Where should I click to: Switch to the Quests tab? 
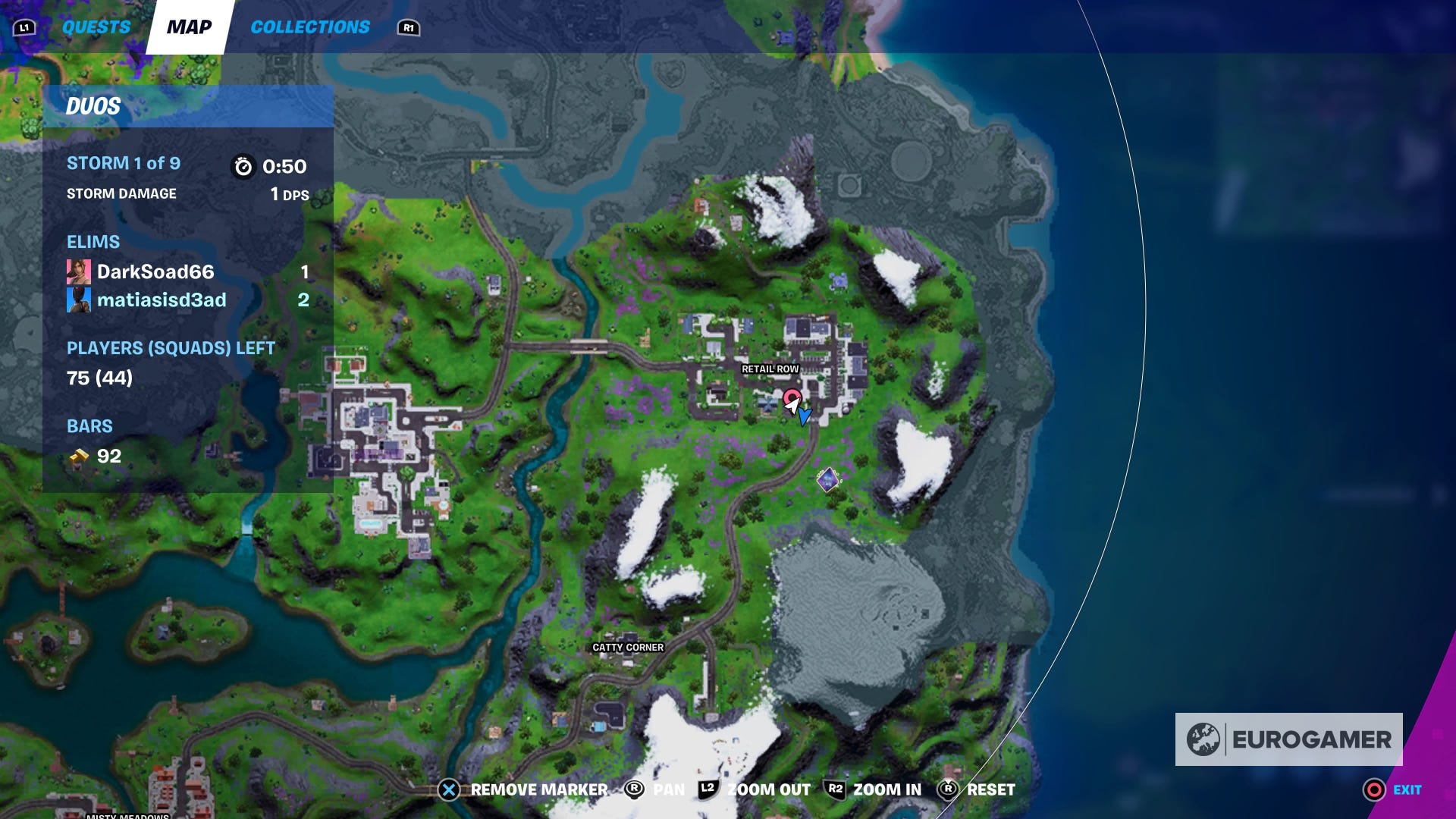point(97,27)
